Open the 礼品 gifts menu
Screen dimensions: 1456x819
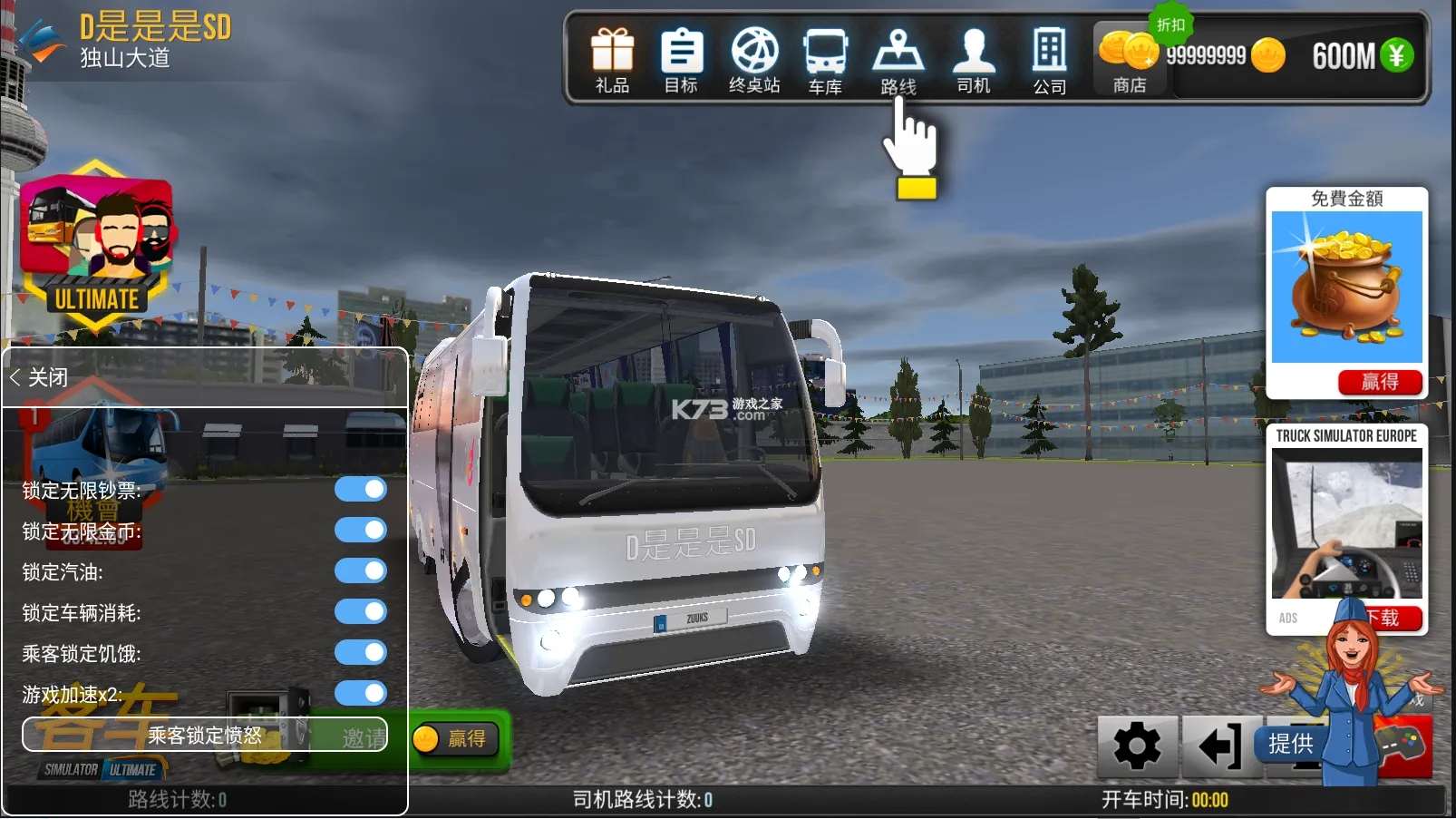[612, 60]
